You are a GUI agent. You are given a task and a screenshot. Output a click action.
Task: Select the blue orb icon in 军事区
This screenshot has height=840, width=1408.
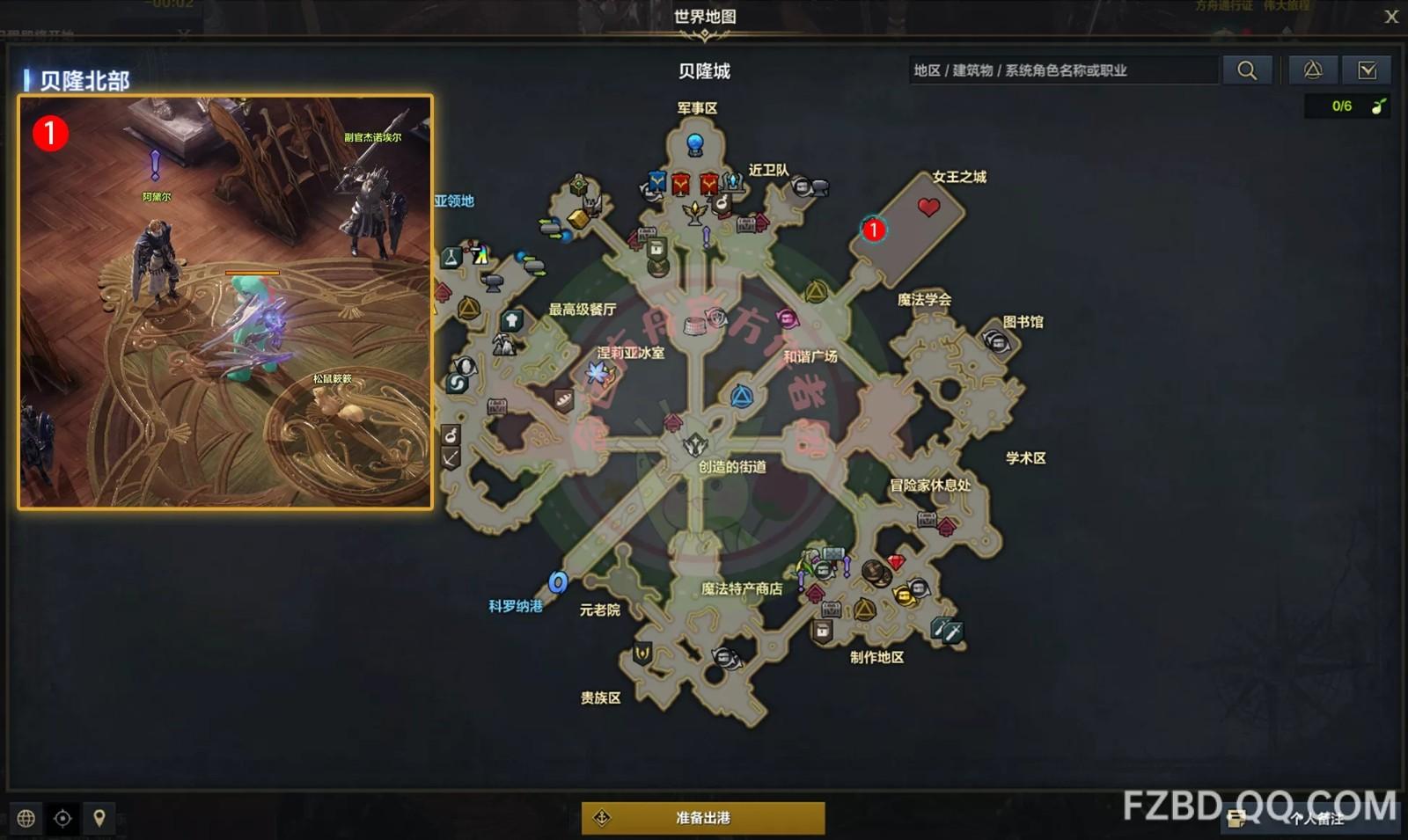[x=695, y=142]
